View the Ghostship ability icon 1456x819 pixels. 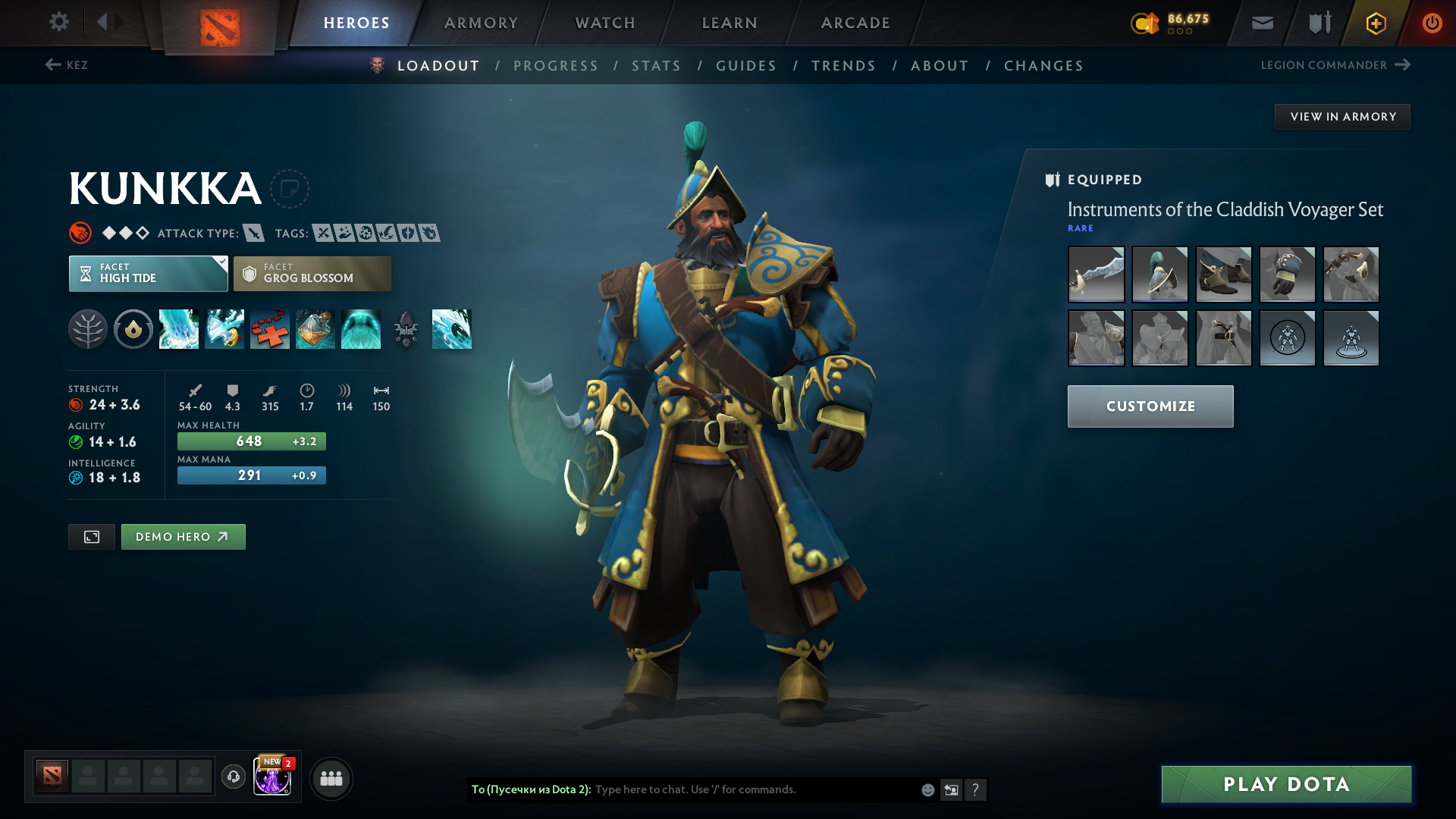pos(361,329)
